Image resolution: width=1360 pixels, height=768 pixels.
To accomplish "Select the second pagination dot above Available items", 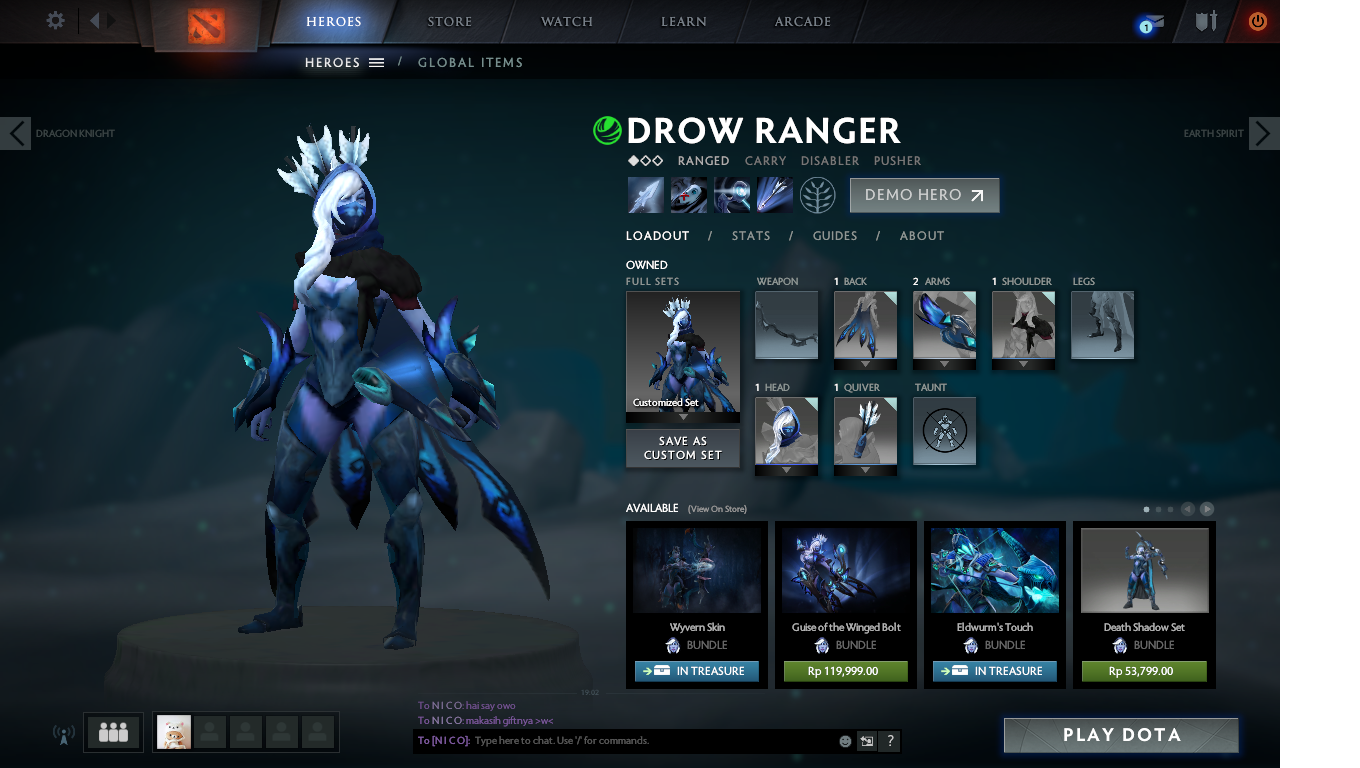I will (x=1158, y=509).
